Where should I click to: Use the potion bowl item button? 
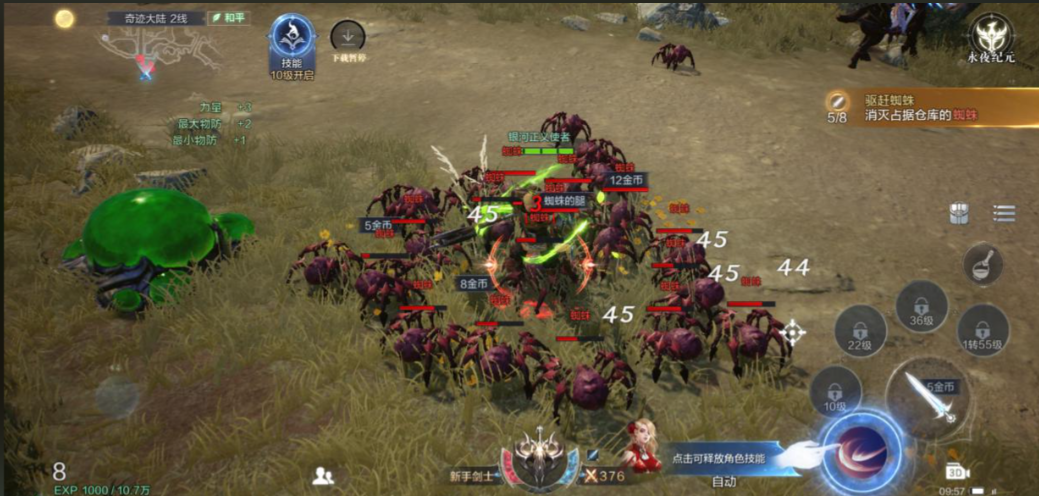click(x=983, y=264)
